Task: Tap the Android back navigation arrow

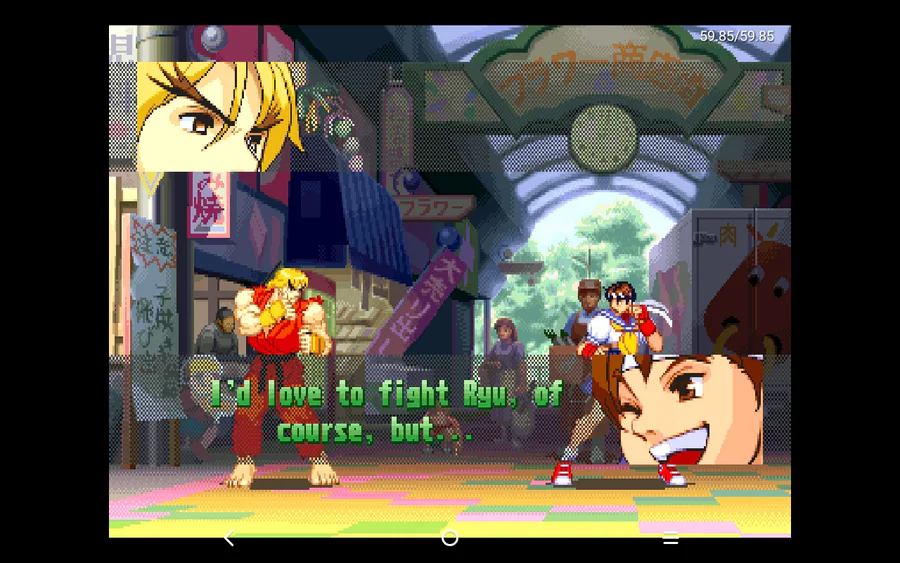Action: pyautogui.click(x=229, y=538)
